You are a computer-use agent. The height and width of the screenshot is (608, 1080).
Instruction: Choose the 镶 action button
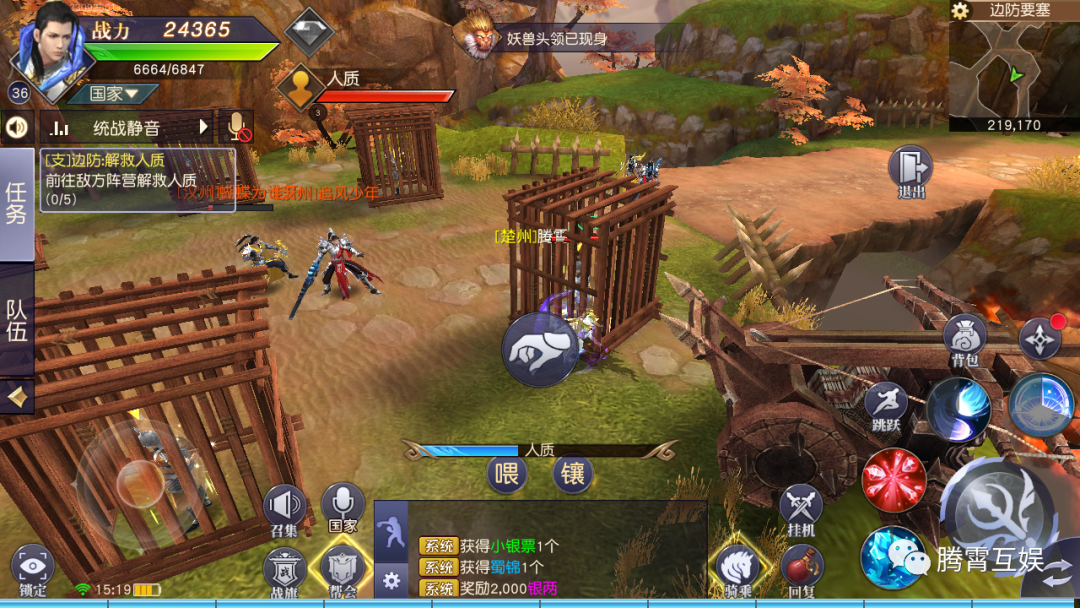(x=572, y=473)
